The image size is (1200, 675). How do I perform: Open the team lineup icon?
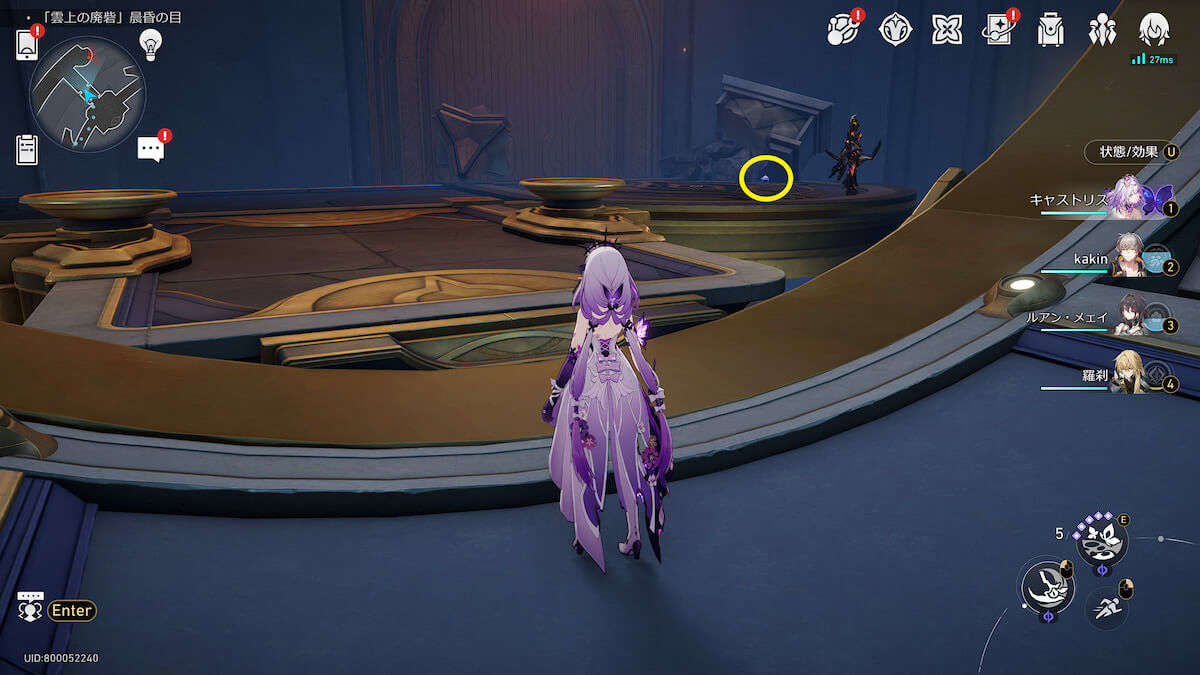click(1103, 30)
